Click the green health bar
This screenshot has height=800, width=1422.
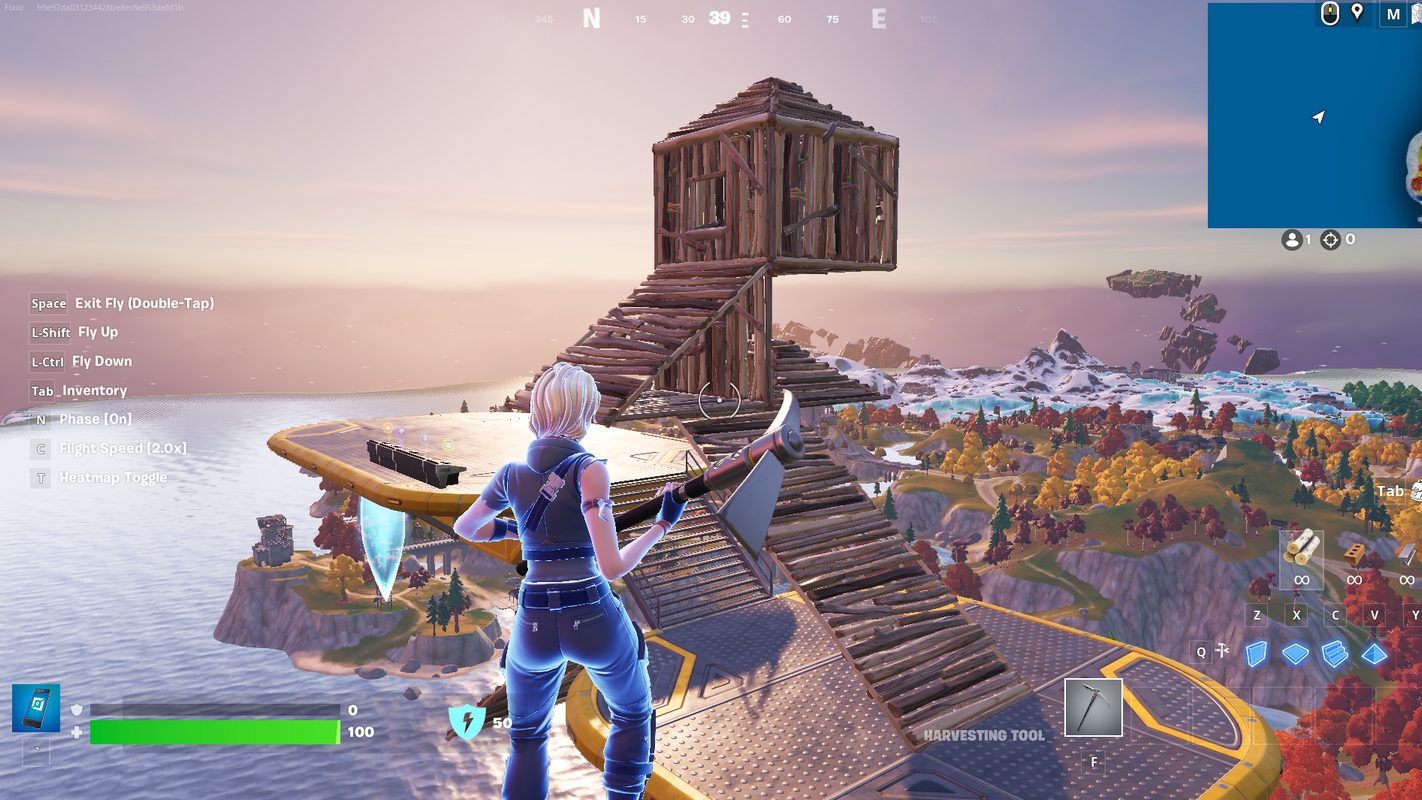coord(215,731)
